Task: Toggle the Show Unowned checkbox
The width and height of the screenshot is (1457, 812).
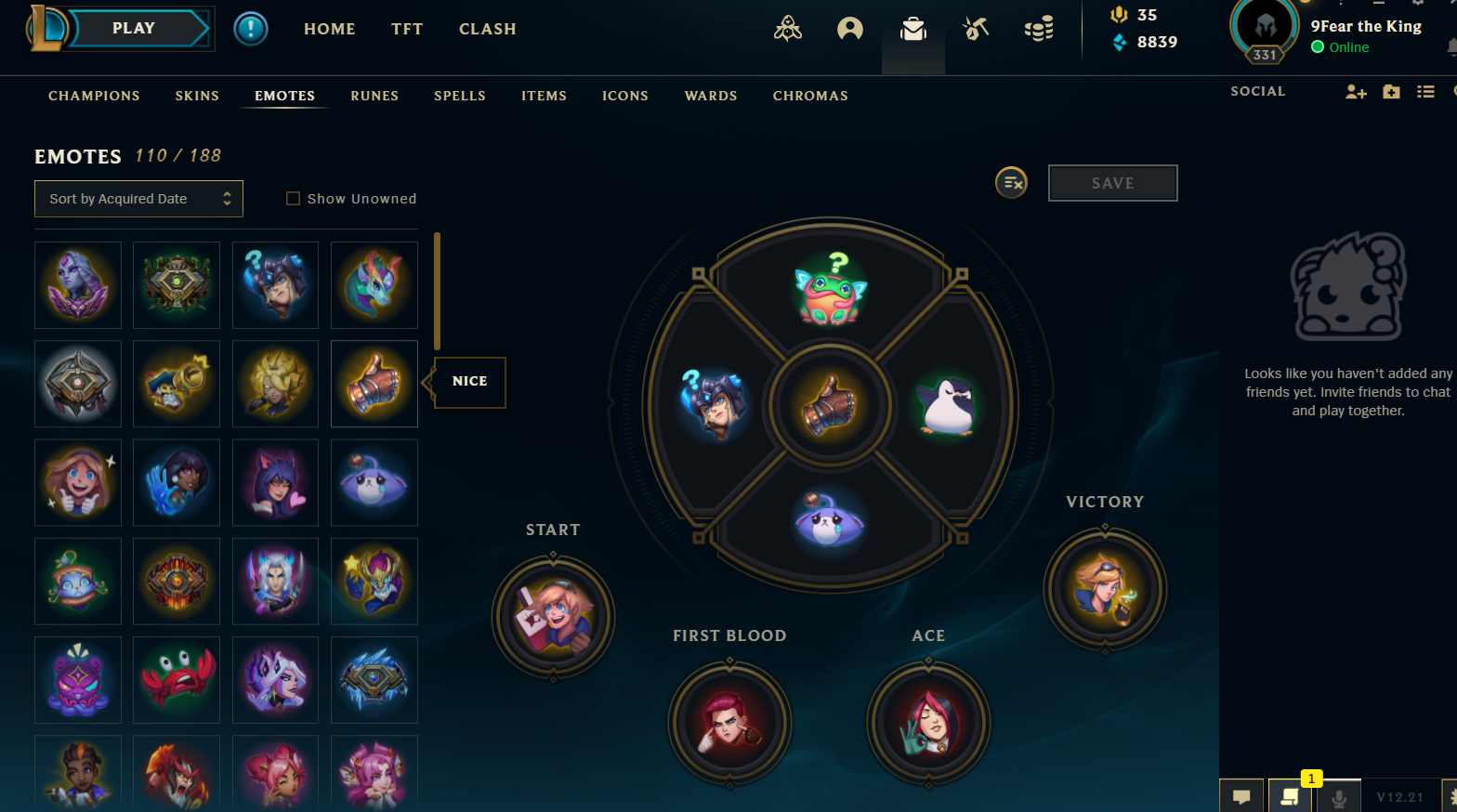Action: pyautogui.click(x=294, y=199)
